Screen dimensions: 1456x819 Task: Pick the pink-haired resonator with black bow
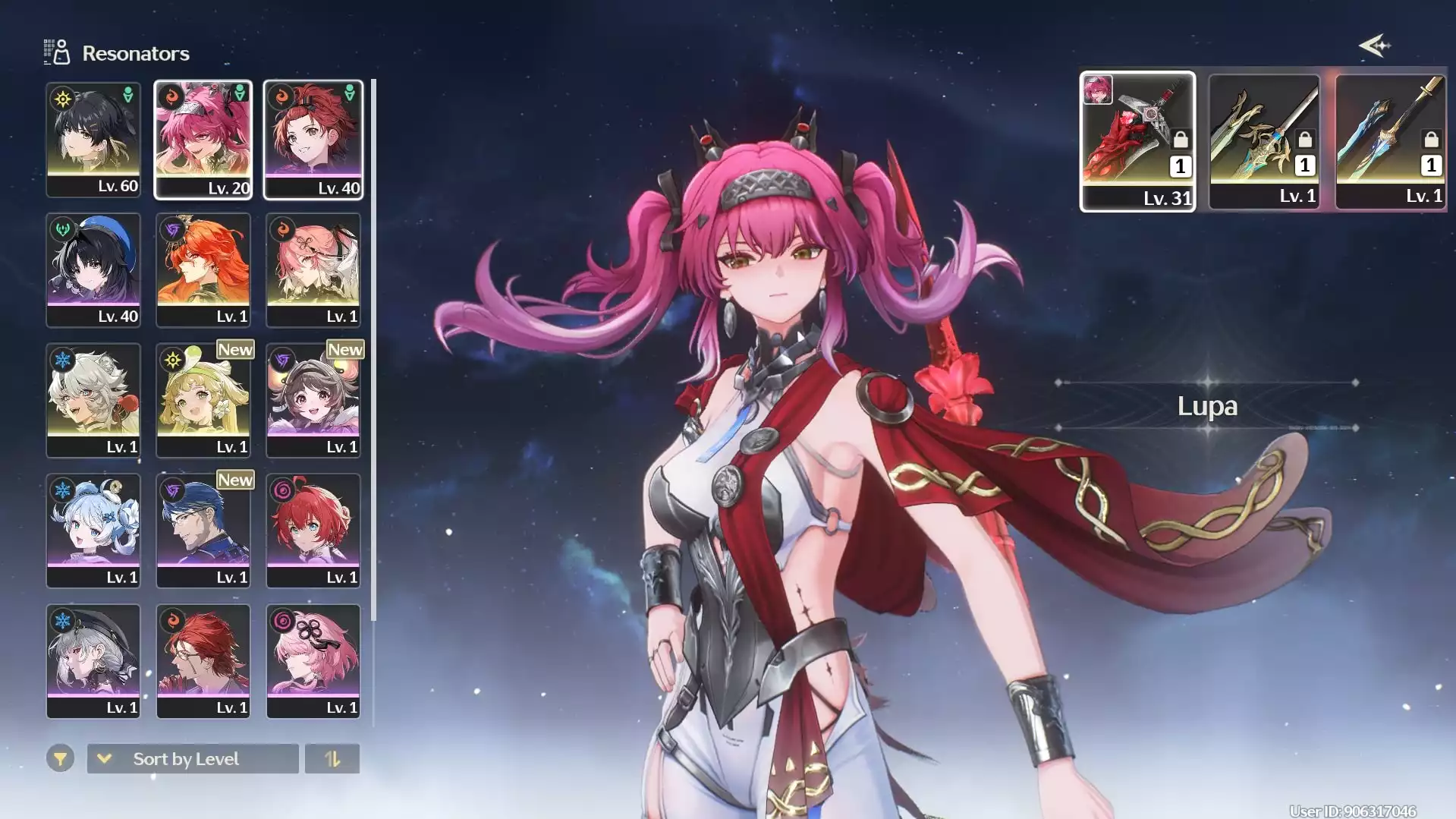point(313,661)
